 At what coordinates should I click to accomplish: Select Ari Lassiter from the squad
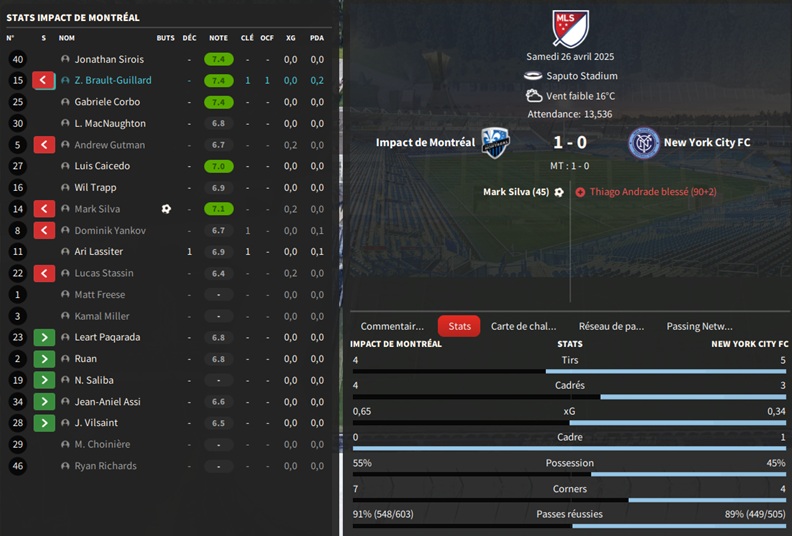(x=97, y=252)
